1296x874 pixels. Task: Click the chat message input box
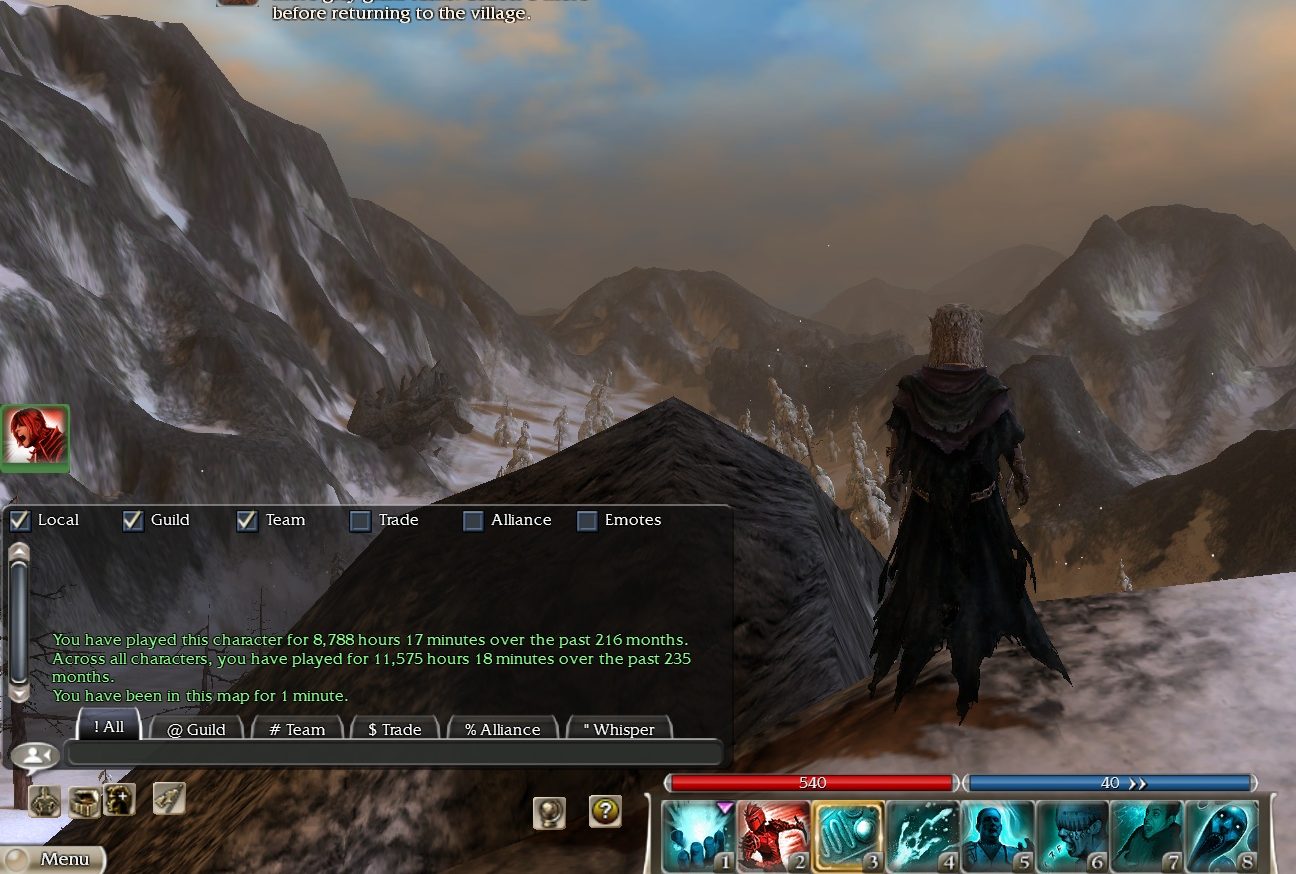392,753
